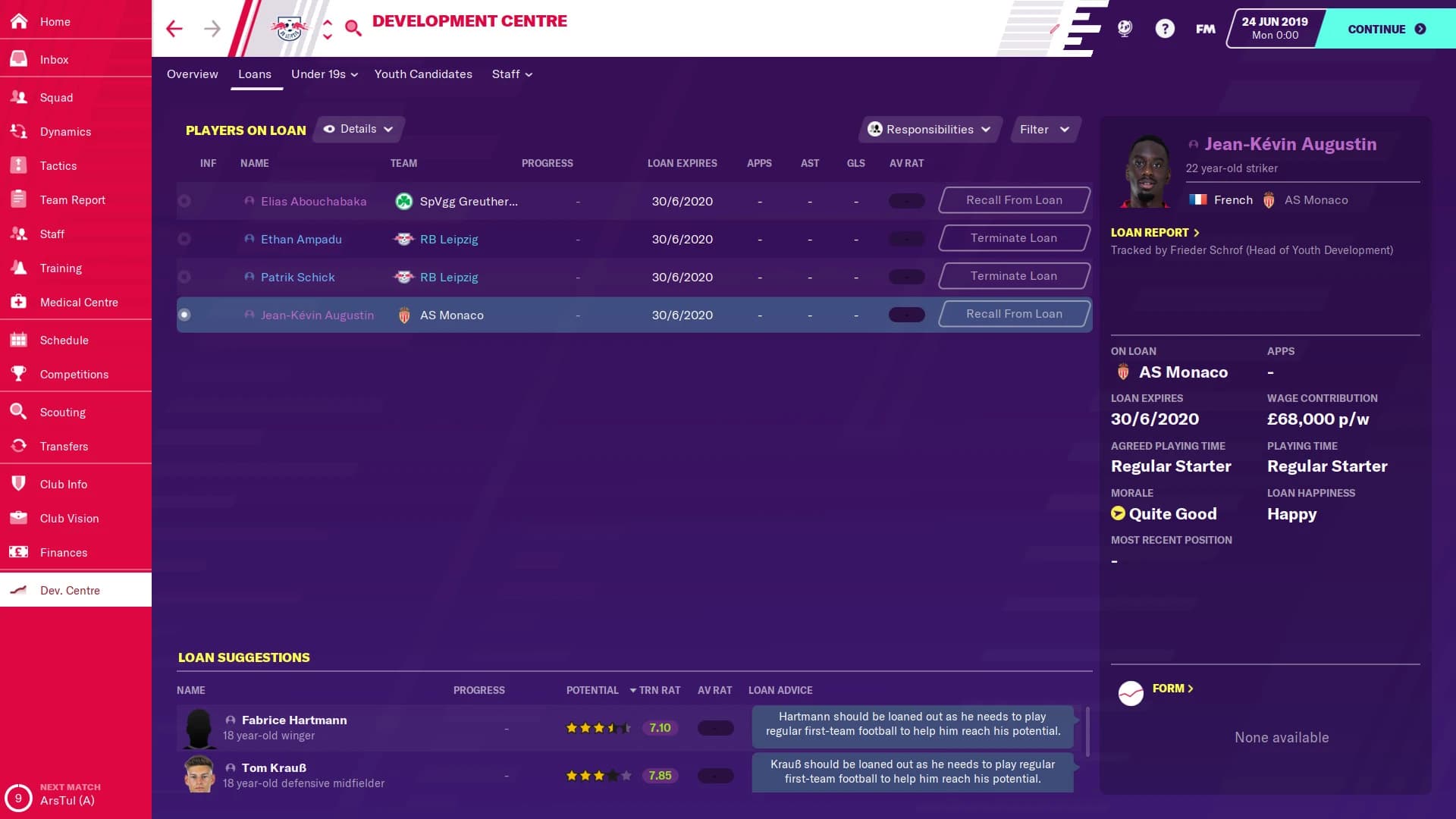Click Recall From Loan for Jean-Kévin Augustin
The width and height of the screenshot is (1456, 819).
1014,313
